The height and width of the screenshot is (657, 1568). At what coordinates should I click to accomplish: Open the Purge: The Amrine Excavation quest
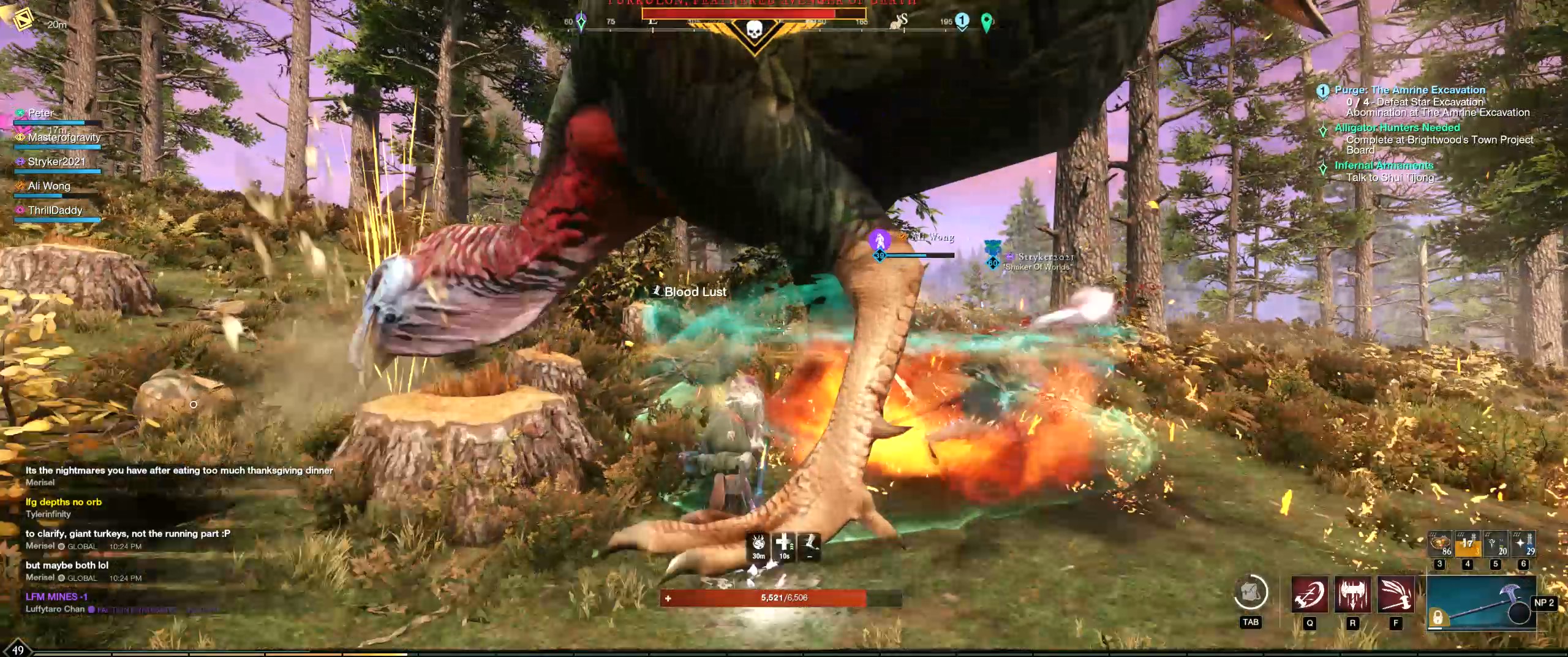tap(1410, 90)
